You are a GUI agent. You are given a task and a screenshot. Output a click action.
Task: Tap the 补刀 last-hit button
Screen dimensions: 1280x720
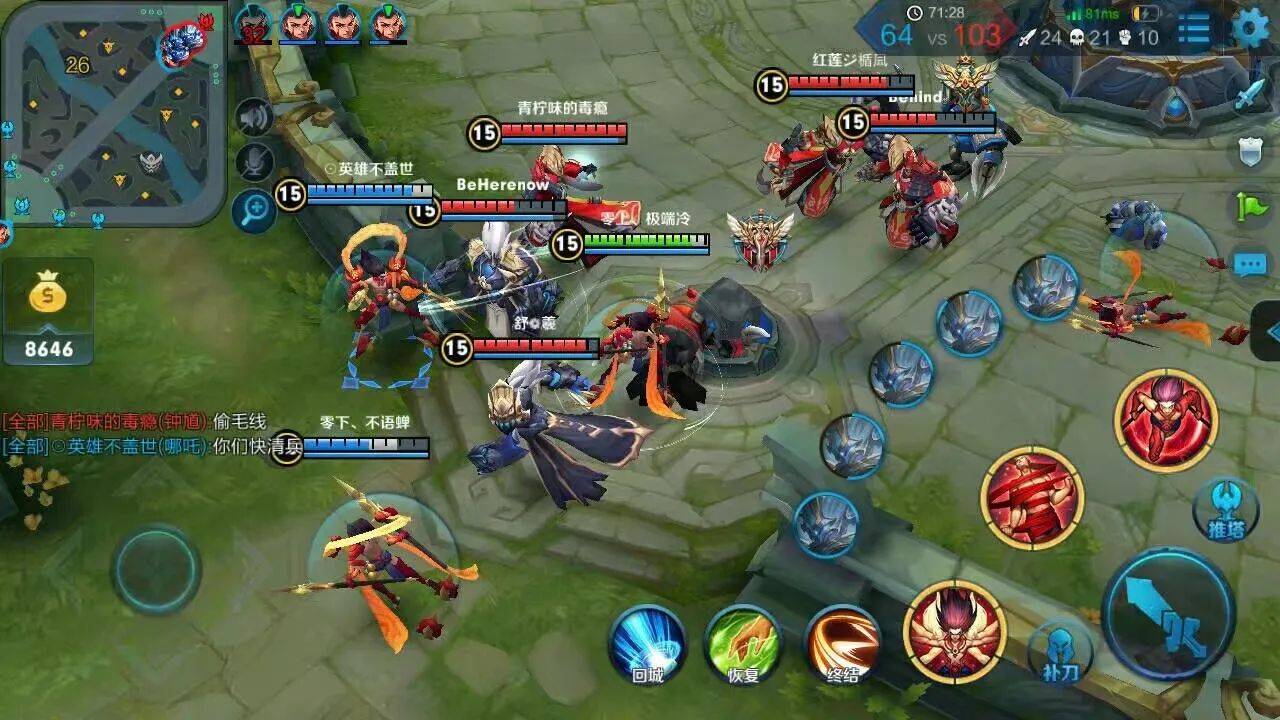pyautogui.click(x=1060, y=652)
